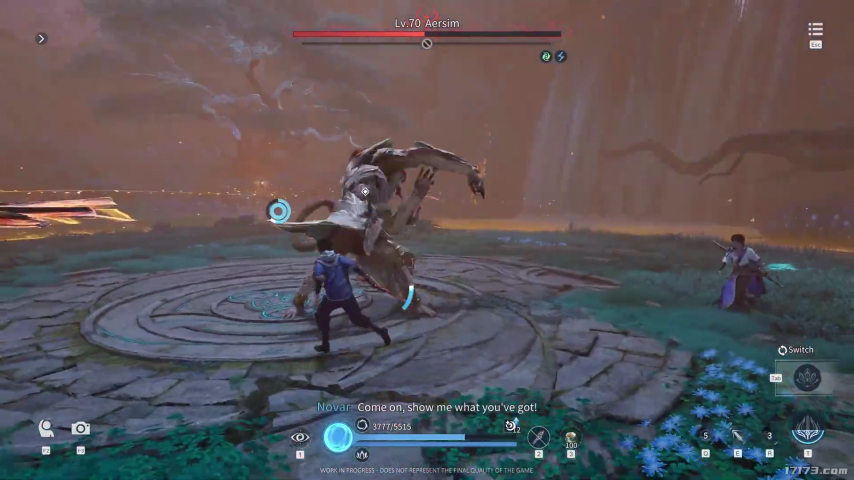Open the character profile silhouette icon
Screen dimensions: 854x480
(x=46, y=429)
